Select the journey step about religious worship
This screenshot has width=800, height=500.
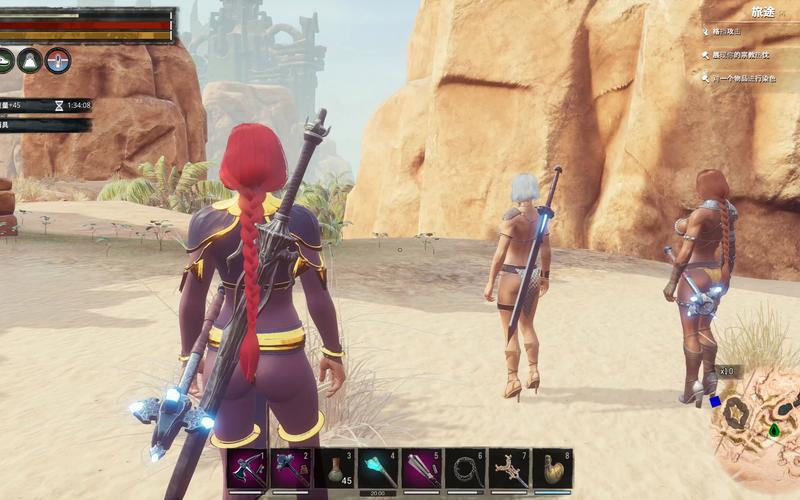[x=744, y=55]
